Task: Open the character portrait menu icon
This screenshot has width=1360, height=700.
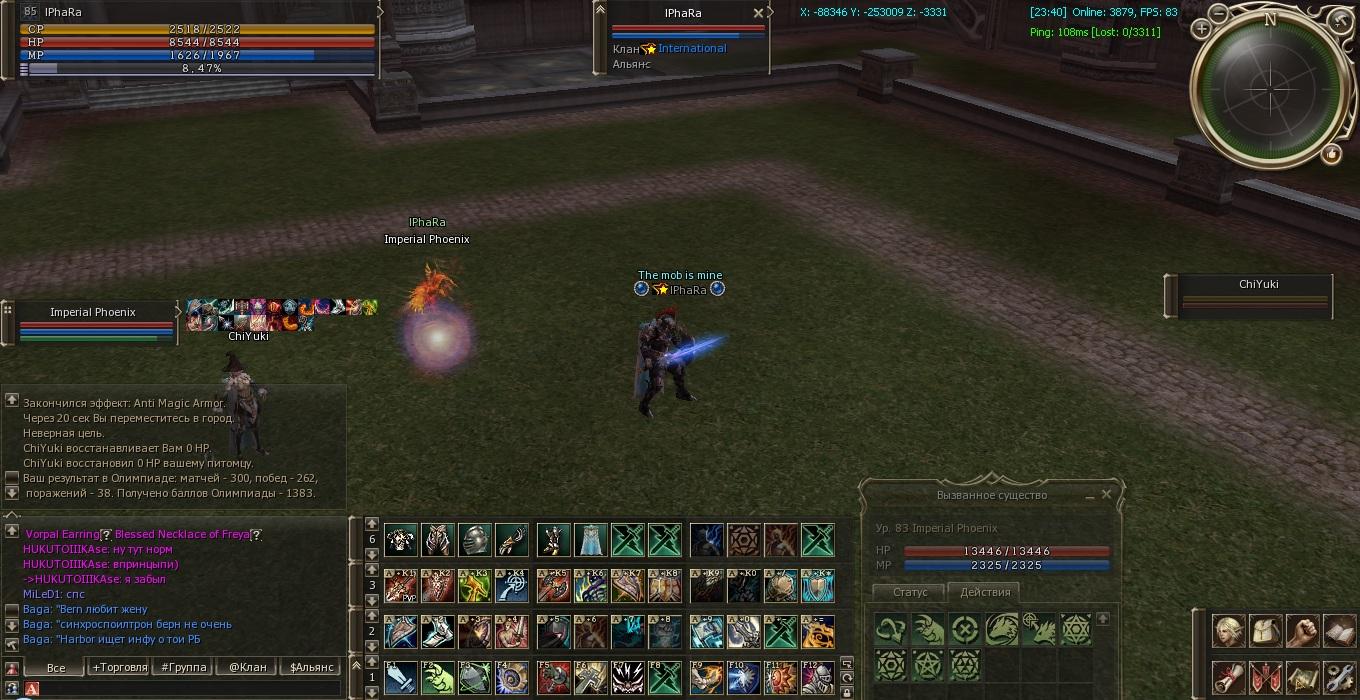Action: coord(1228,632)
